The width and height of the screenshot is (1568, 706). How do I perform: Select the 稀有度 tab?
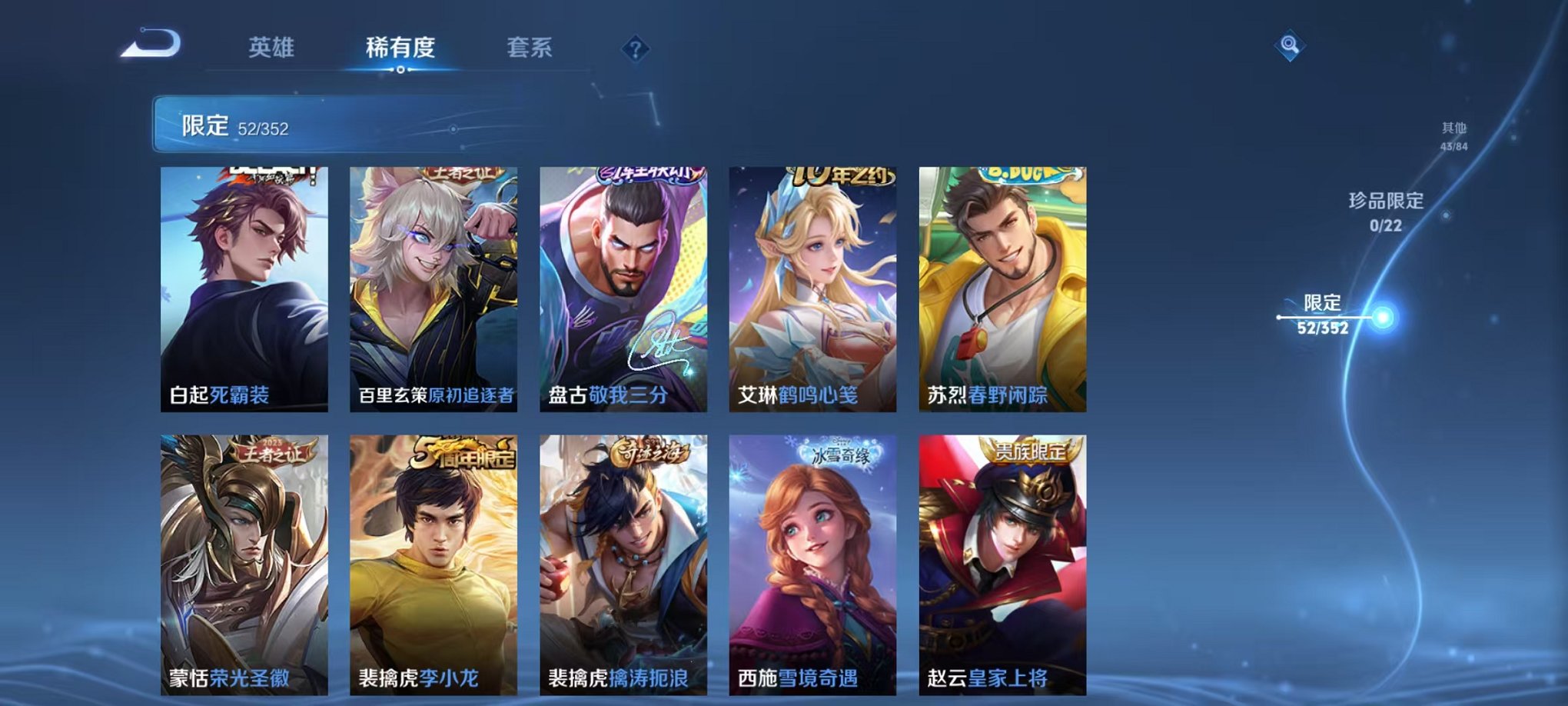tap(402, 46)
